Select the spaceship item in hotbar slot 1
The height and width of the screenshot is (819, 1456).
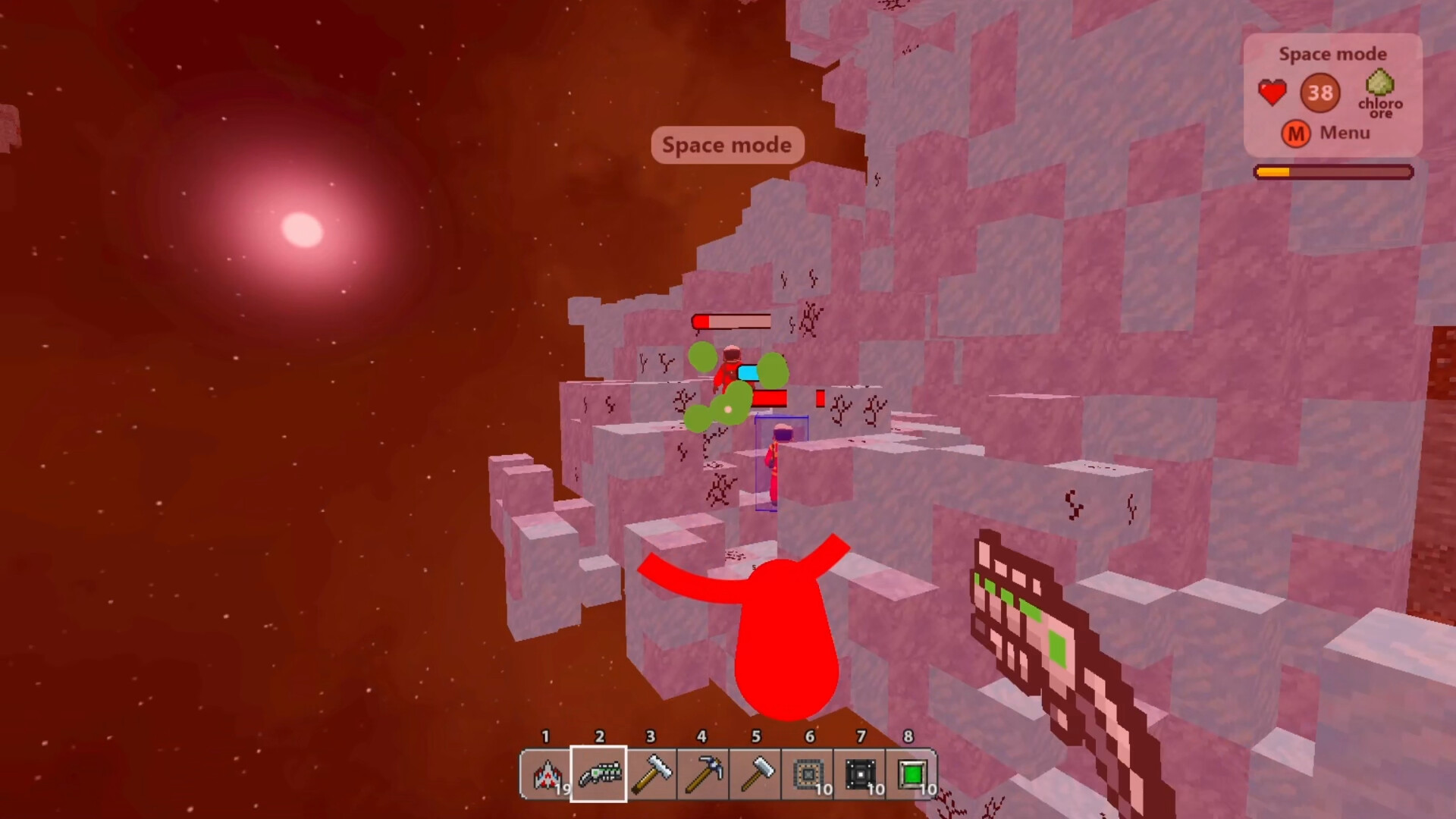(548, 774)
